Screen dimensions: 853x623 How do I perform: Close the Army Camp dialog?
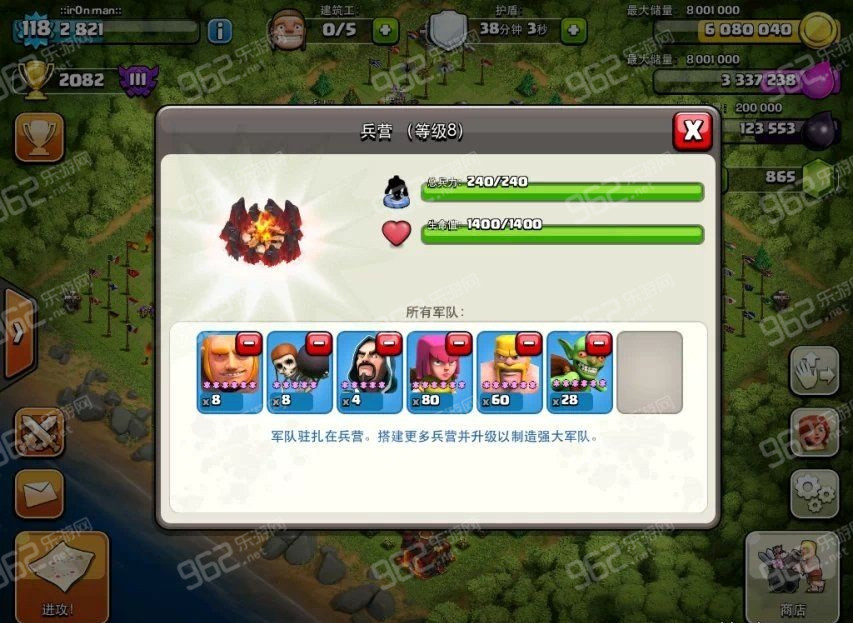point(692,130)
